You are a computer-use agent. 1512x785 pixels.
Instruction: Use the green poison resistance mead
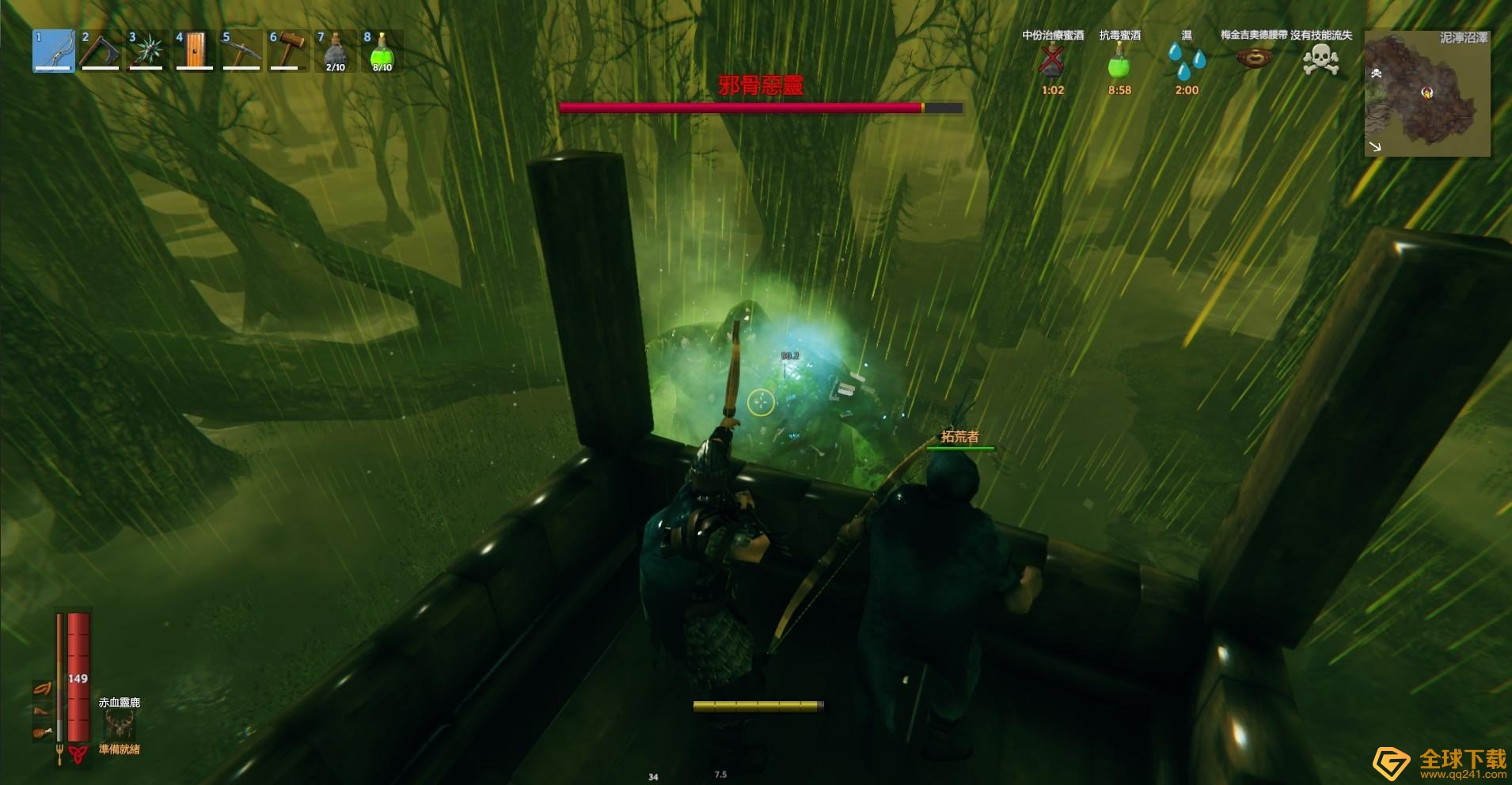[x=382, y=51]
